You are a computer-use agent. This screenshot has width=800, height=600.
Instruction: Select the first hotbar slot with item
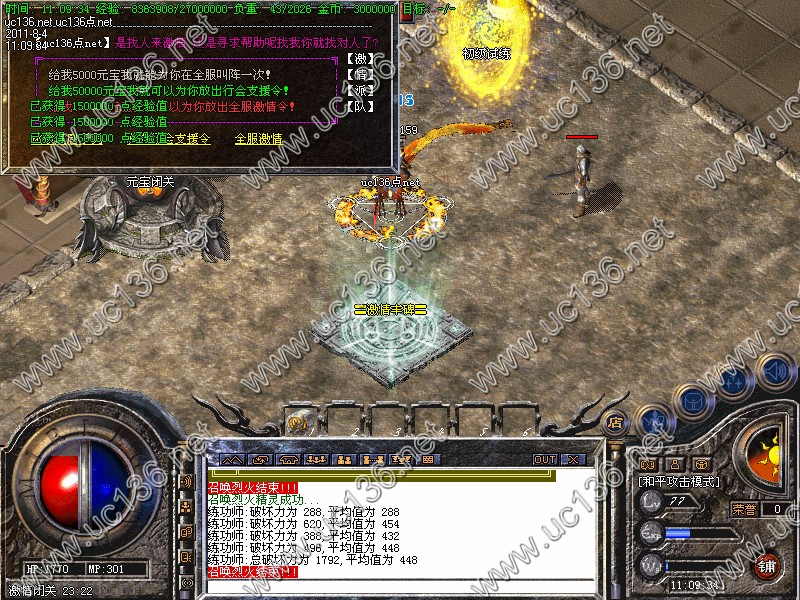point(298,422)
